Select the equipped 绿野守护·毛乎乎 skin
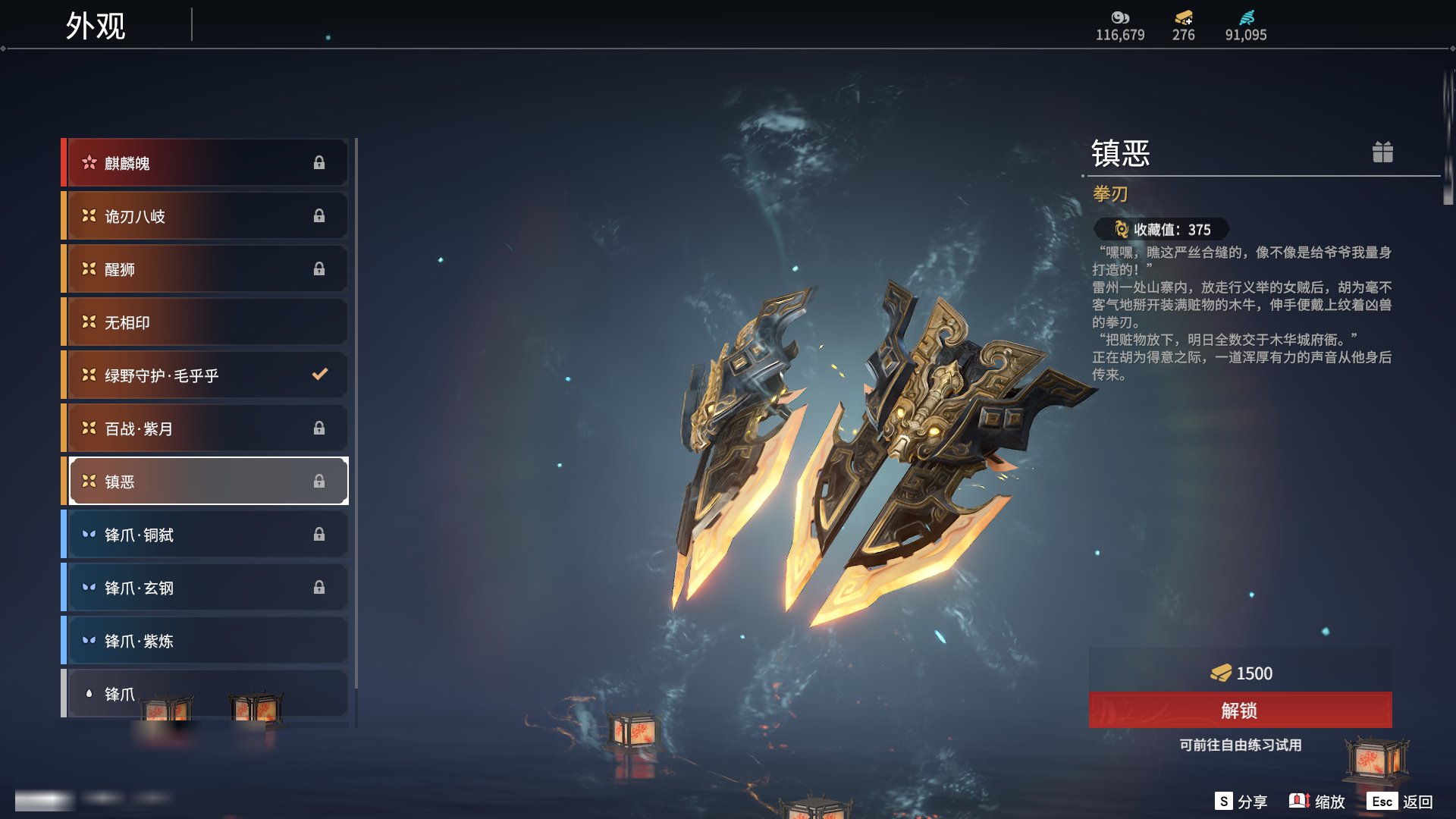This screenshot has width=1456, height=819. point(206,375)
